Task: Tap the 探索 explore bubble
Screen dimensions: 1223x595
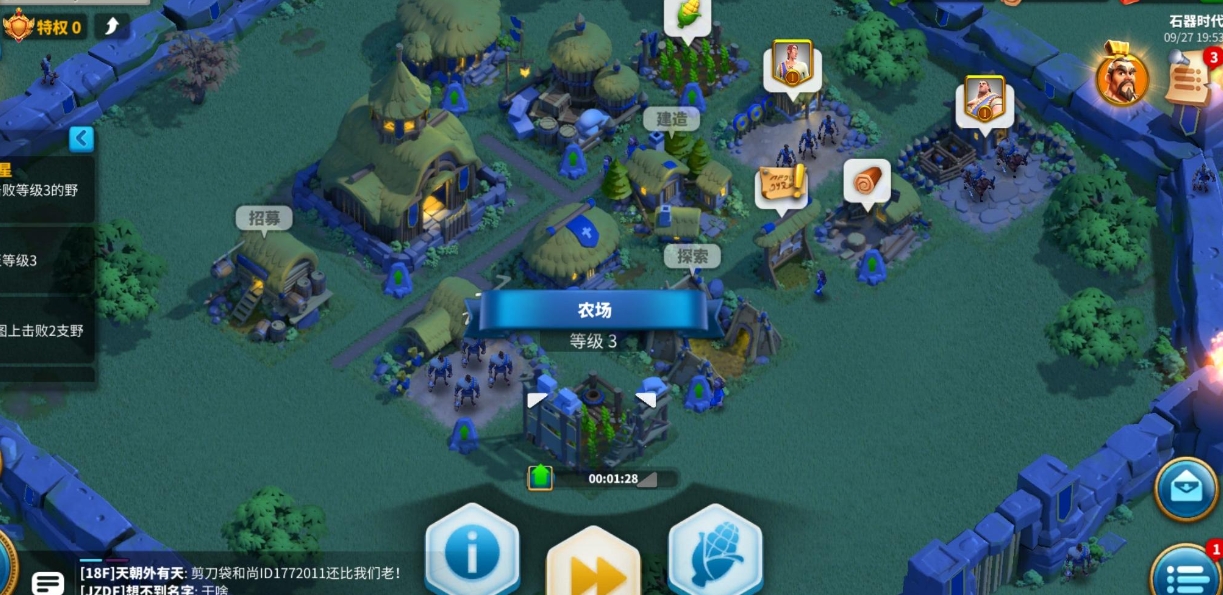Action: (x=692, y=257)
